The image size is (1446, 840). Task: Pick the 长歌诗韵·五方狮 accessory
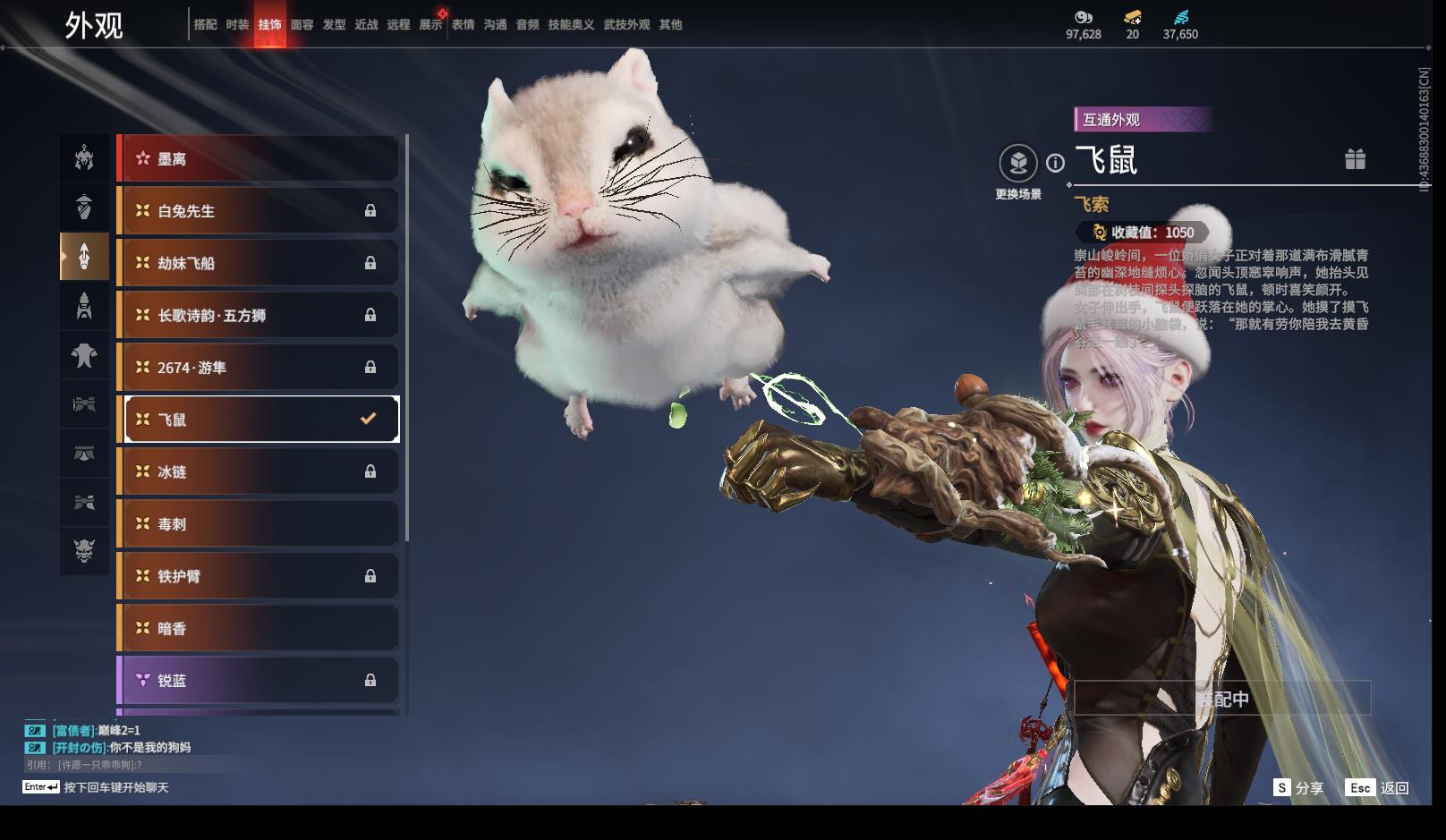tap(259, 315)
